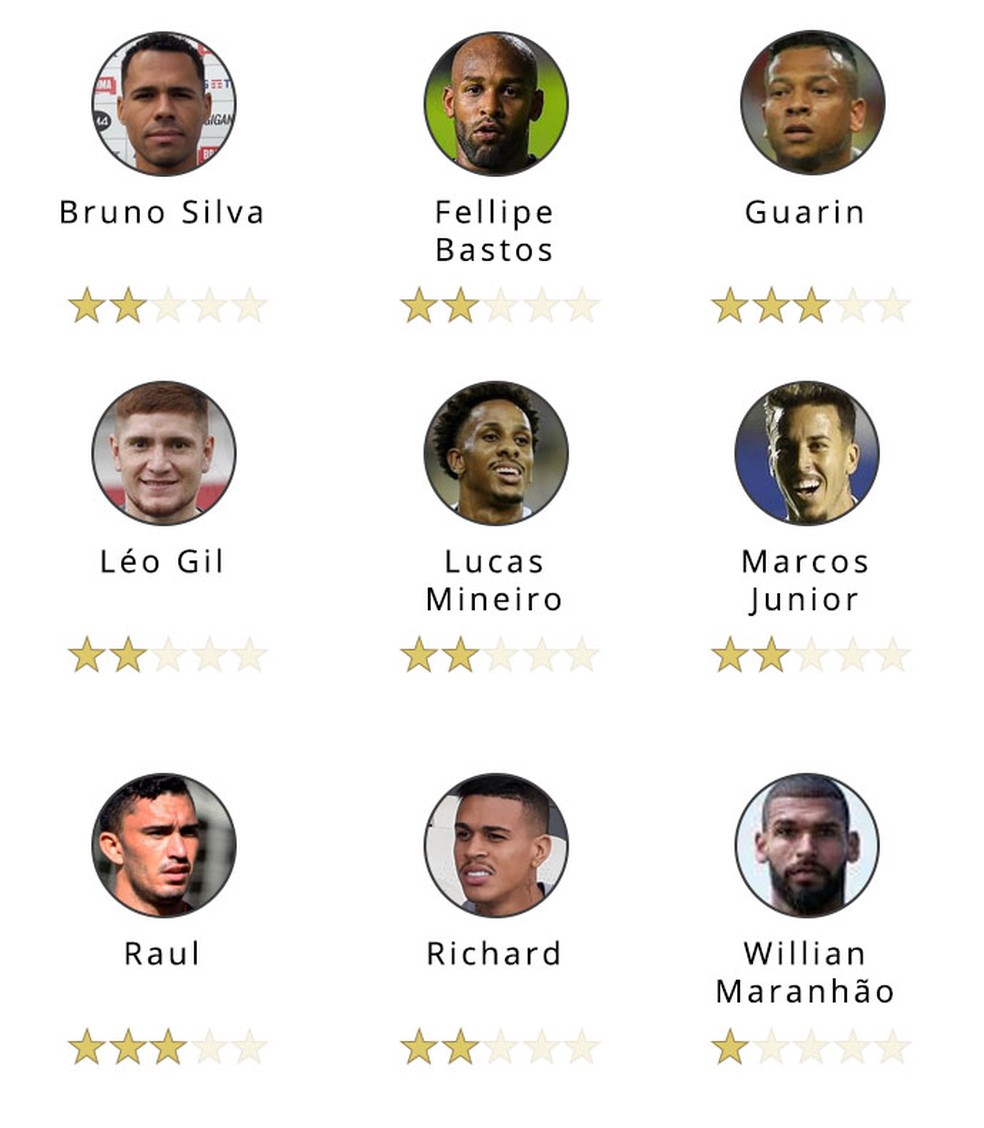Screen dimensions: 984x1128
Task: Open Léo Gil's player portrait
Action: [164, 452]
